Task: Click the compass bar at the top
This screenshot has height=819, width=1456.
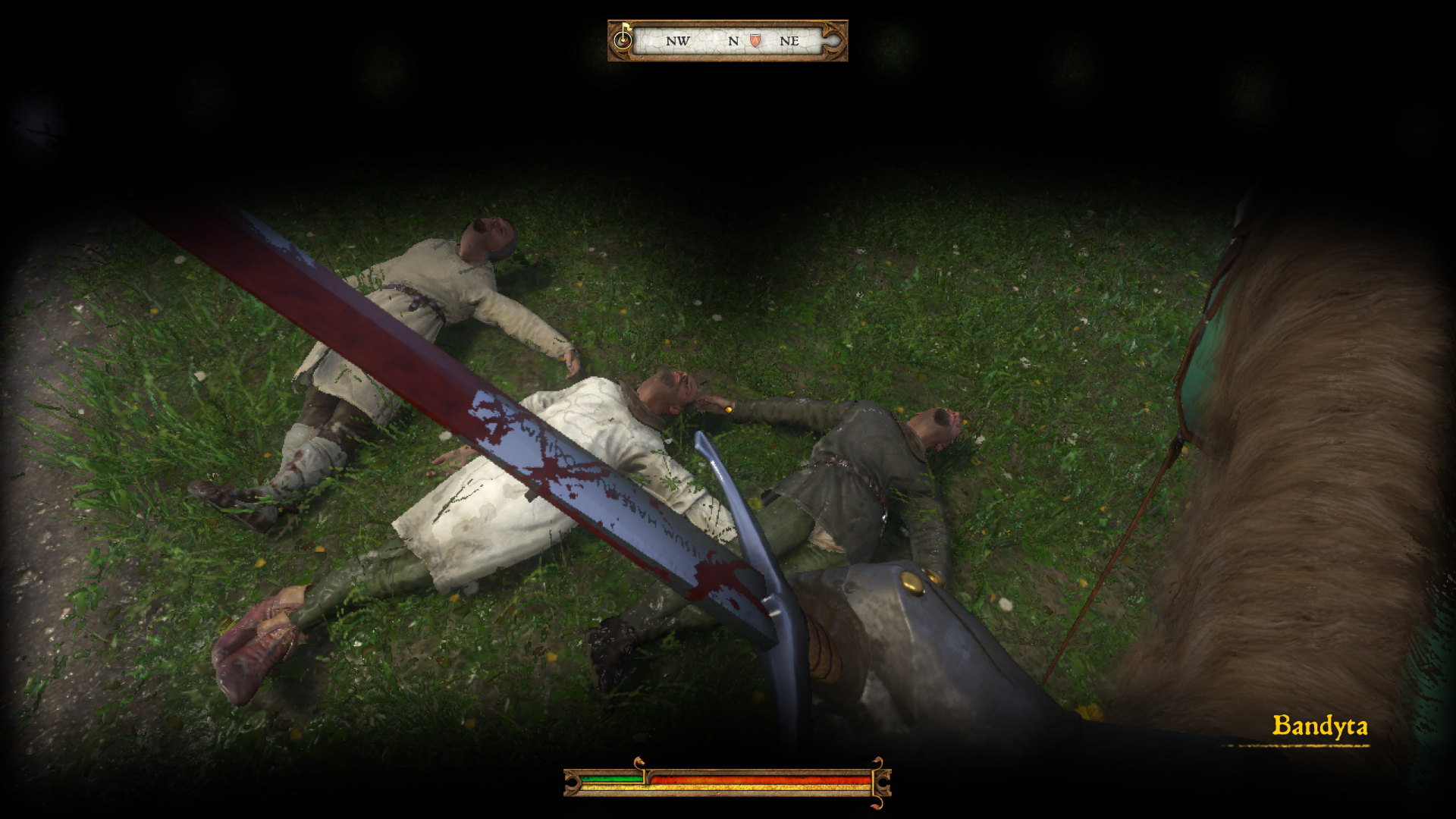Action: pyautogui.click(x=728, y=41)
